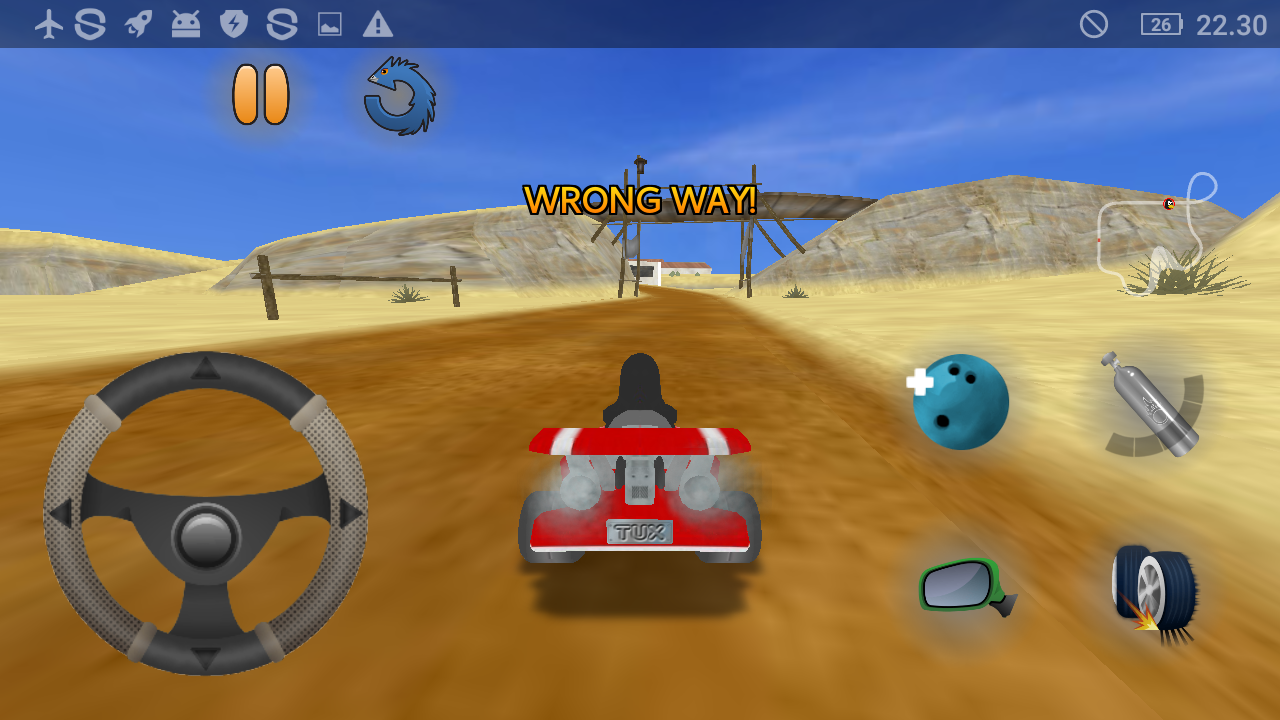
Task: Brake with the wheel's down arrow
Action: [206, 658]
